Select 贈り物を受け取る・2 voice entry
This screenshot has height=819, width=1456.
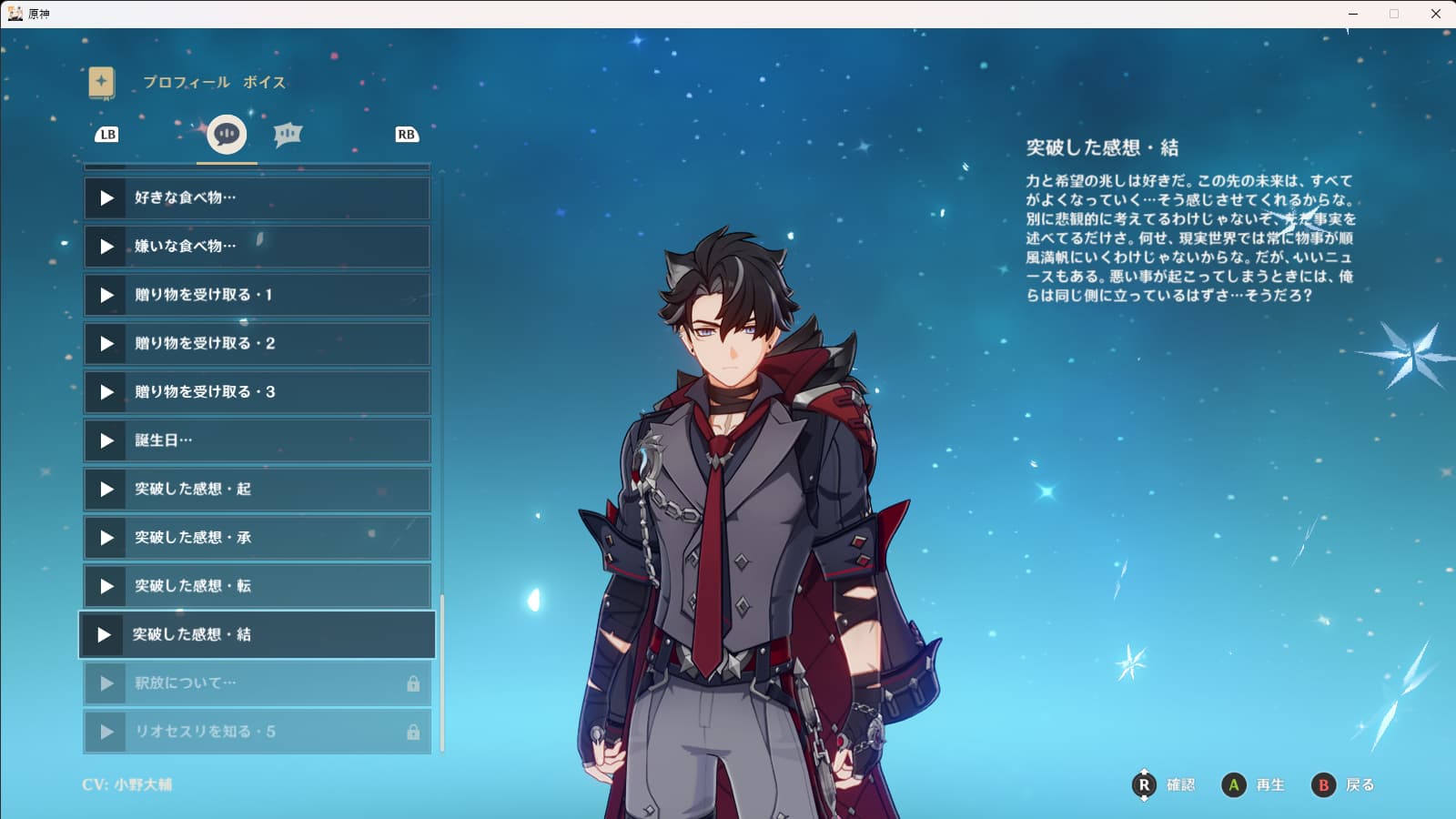click(x=257, y=343)
